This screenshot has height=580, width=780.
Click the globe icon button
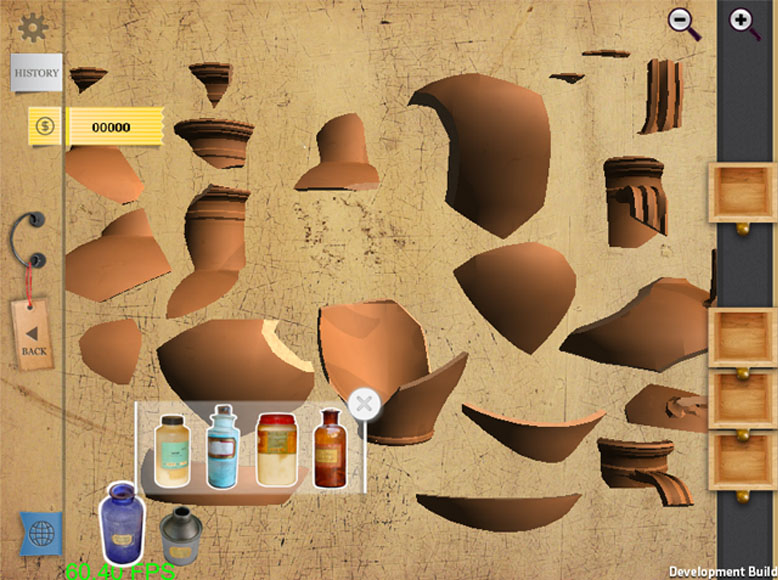(41, 534)
